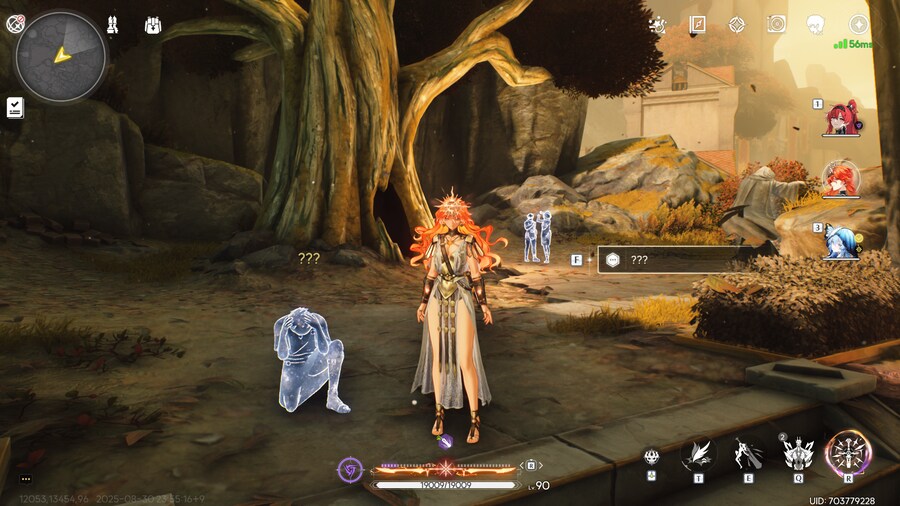Trigger the Resonance Skill marked E
The height and width of the screenshot is (506, 900).
coord(747,456)
